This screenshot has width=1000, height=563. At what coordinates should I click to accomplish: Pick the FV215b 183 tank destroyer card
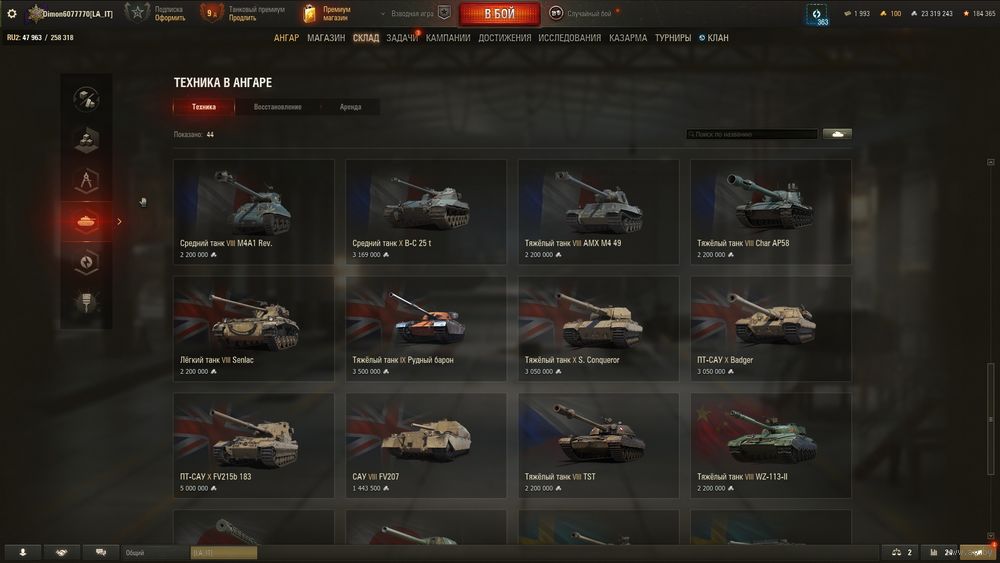pos(254,445)
